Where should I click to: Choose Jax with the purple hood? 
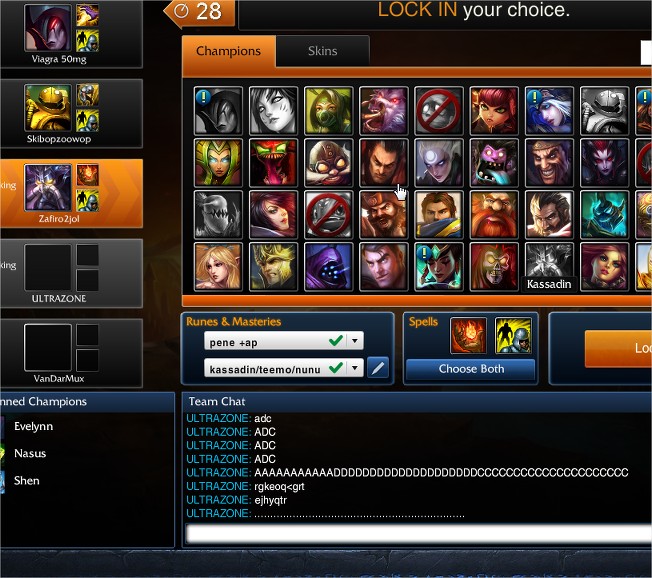[329, 266]
